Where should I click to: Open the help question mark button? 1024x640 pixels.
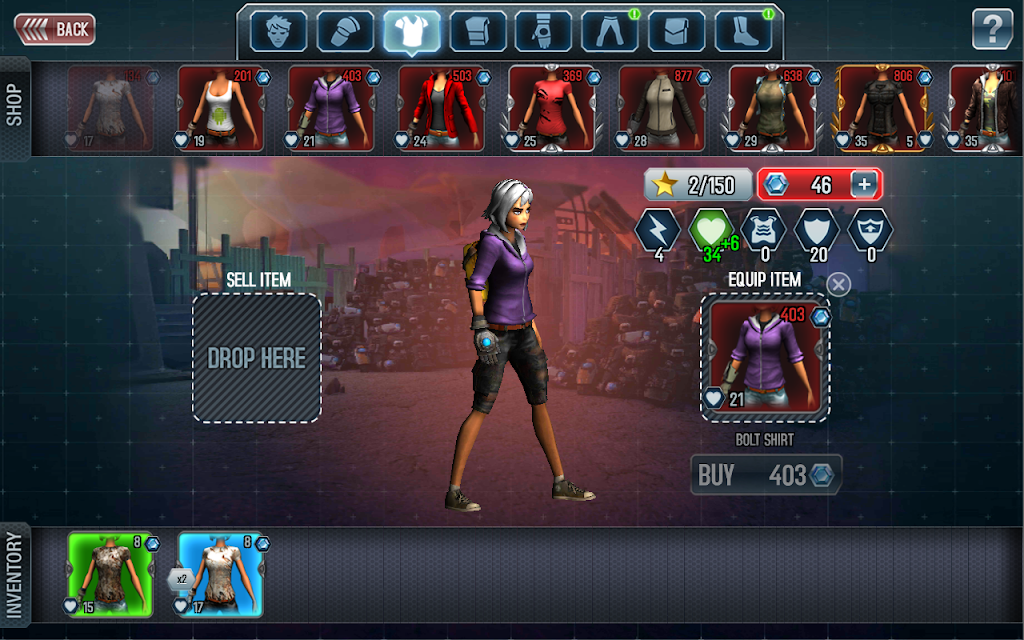(x=992, y=29)
